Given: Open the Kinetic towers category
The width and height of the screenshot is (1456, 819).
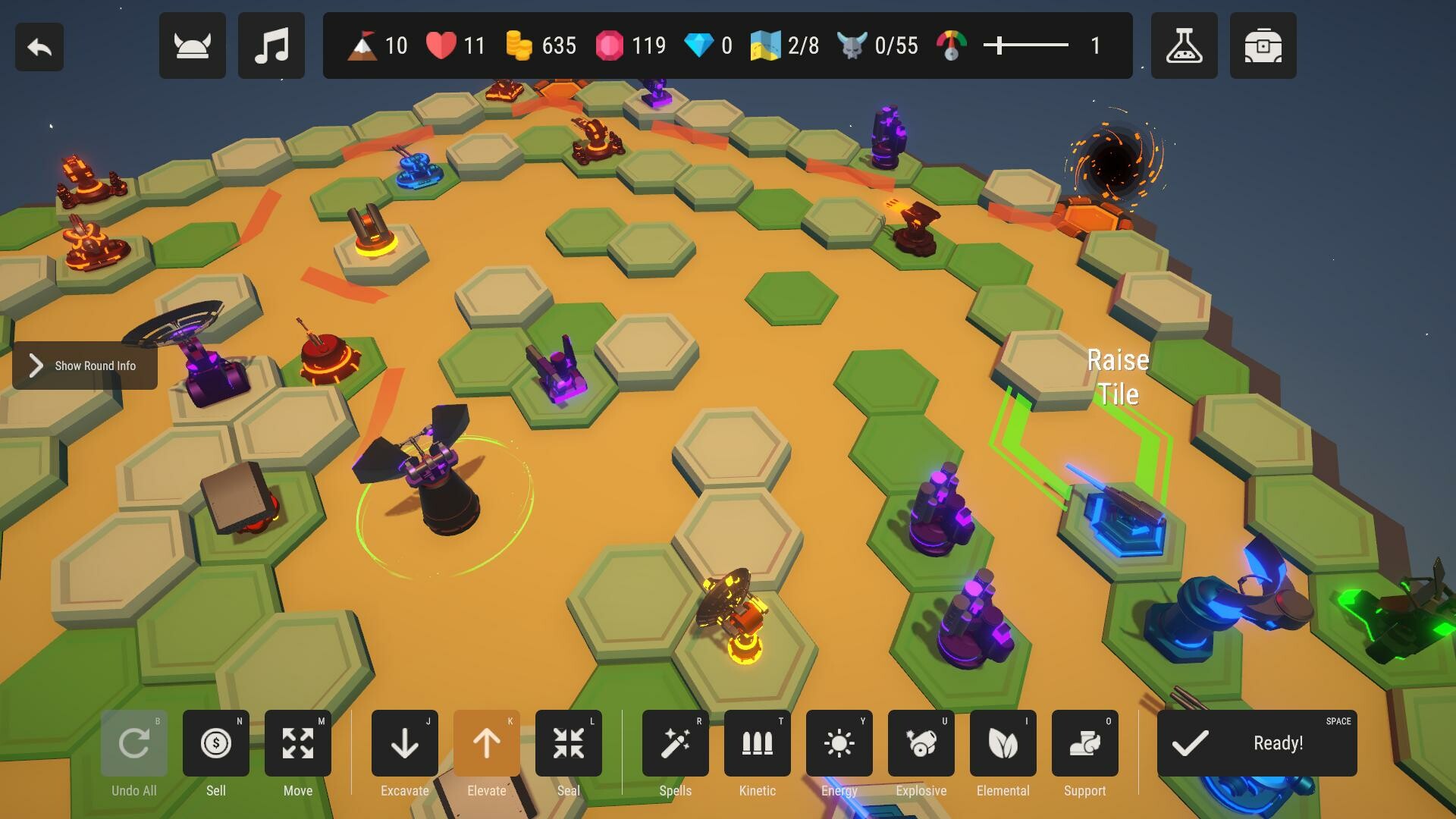Looking at the screenshot, I should pos(757,743).
